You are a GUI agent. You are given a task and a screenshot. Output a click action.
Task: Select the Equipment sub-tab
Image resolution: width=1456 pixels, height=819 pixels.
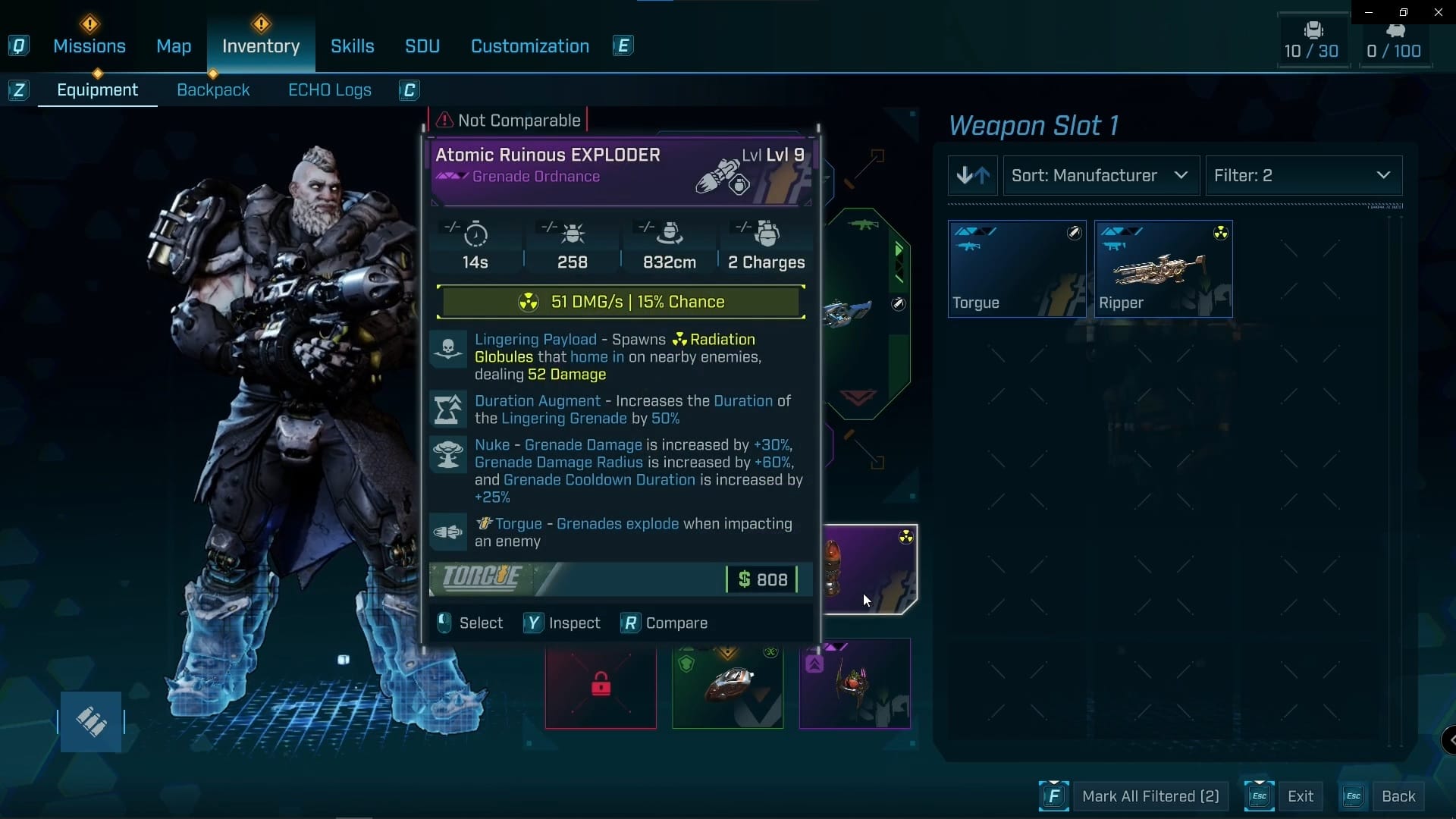point(98,90)
